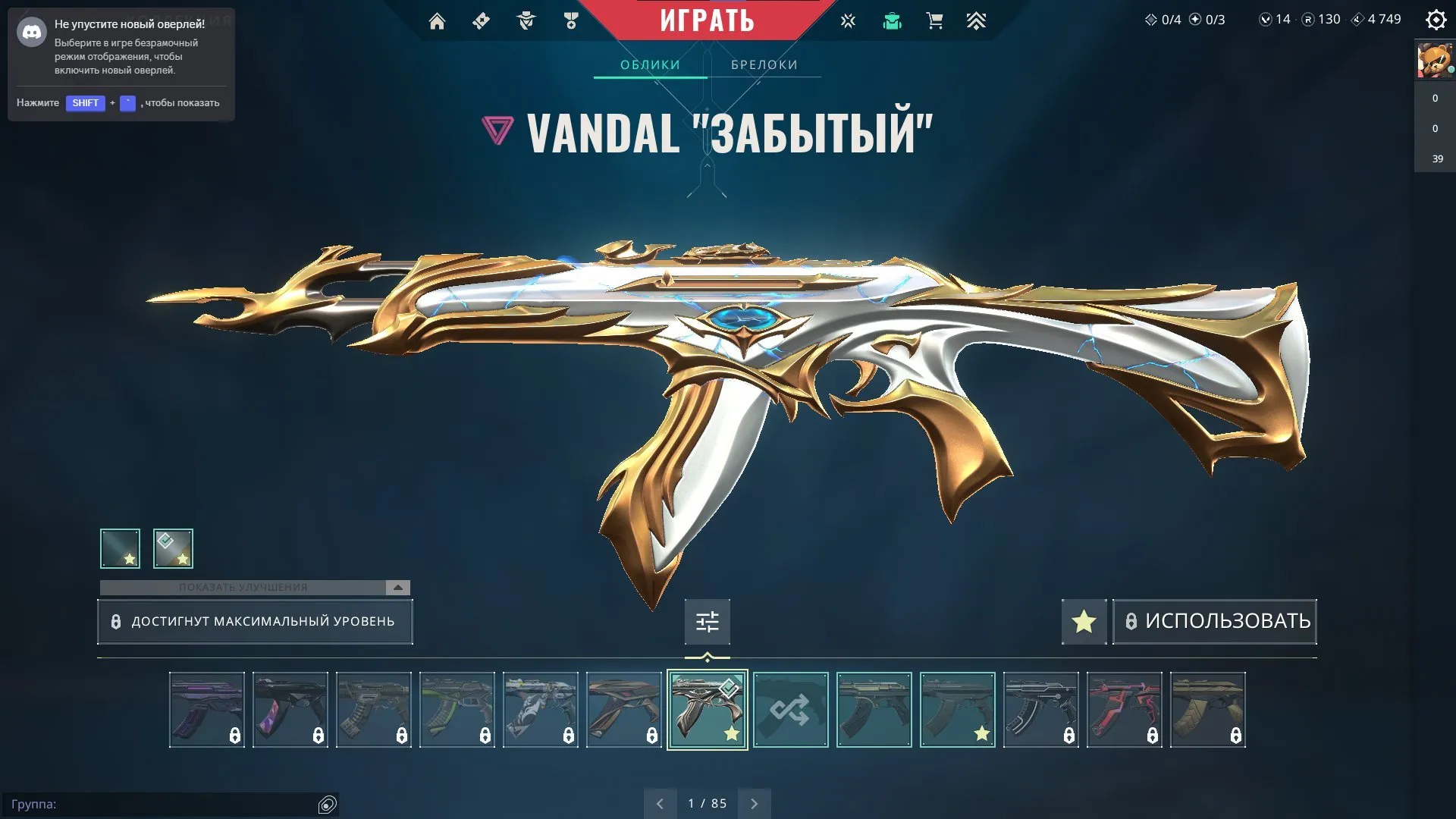
Task: Open the Home screen with the house icon
Action: [437, 20]
